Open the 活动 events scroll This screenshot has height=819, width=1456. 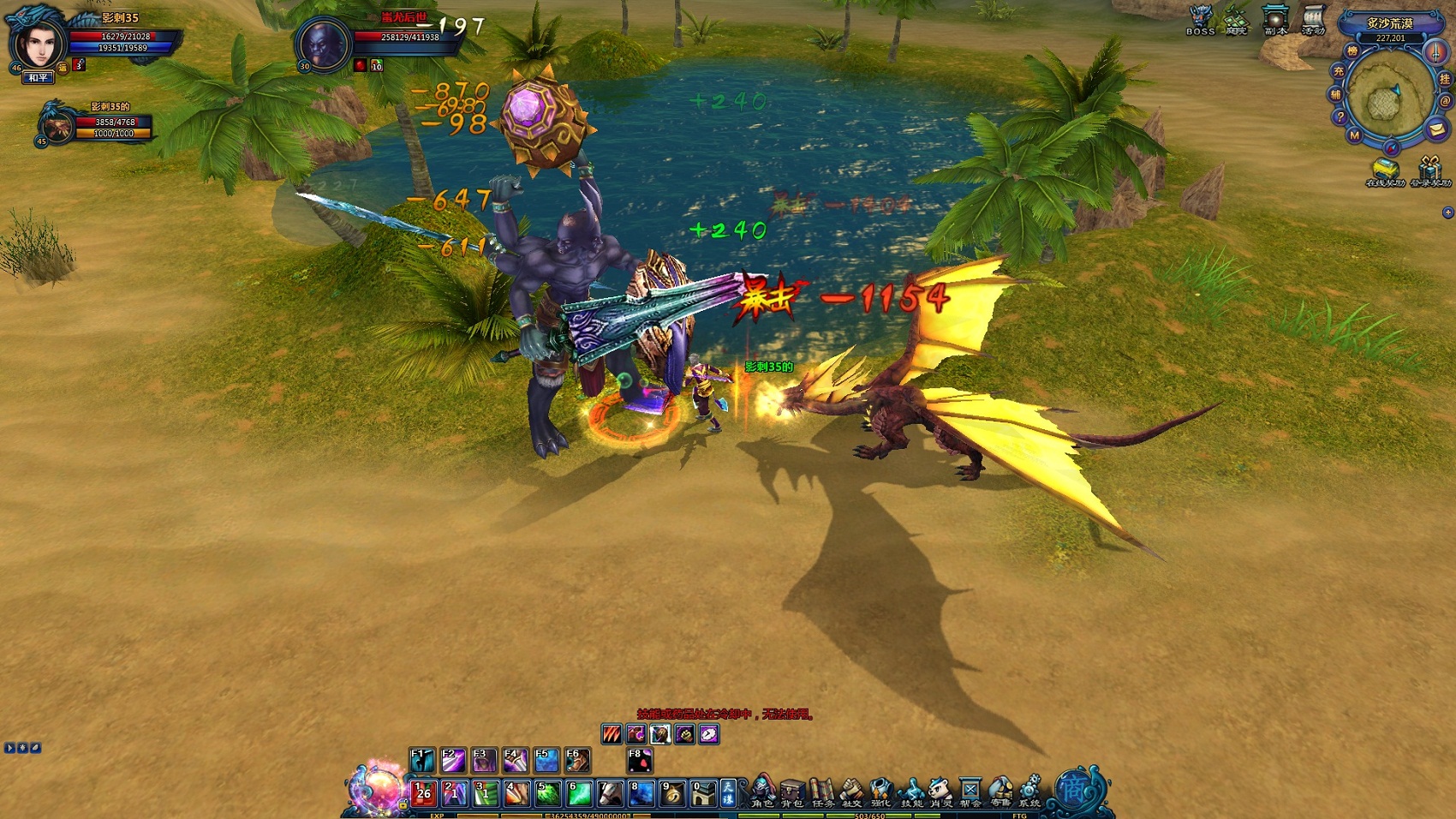[1313, 19]
